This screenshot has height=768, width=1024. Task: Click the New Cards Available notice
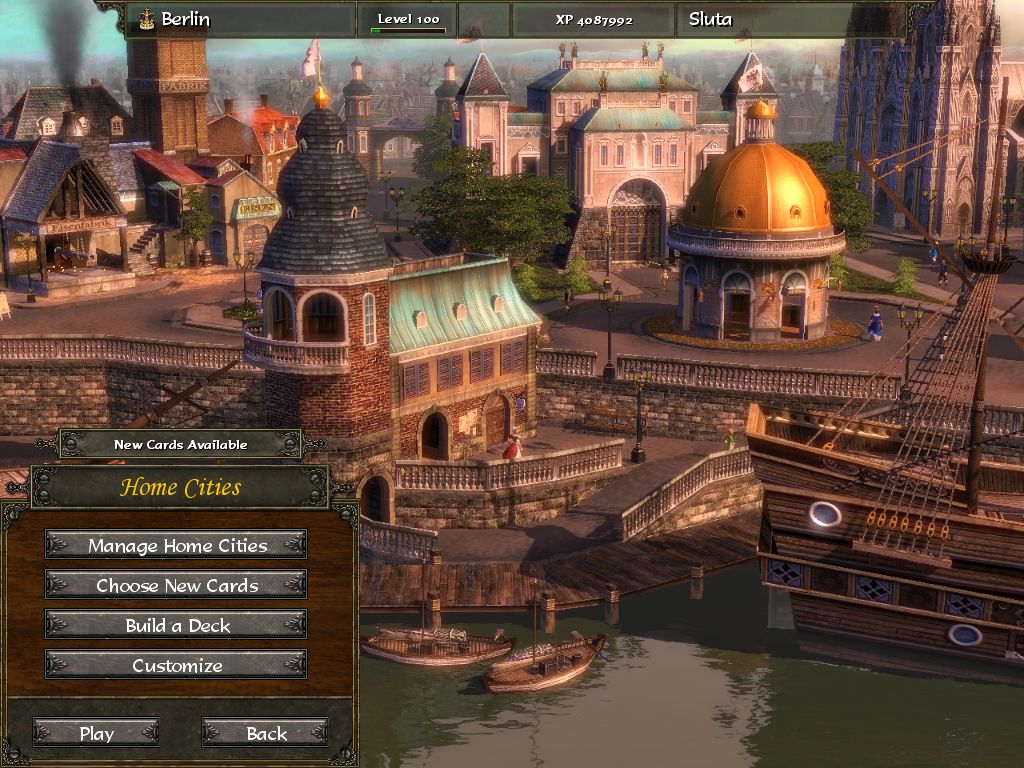180,444
